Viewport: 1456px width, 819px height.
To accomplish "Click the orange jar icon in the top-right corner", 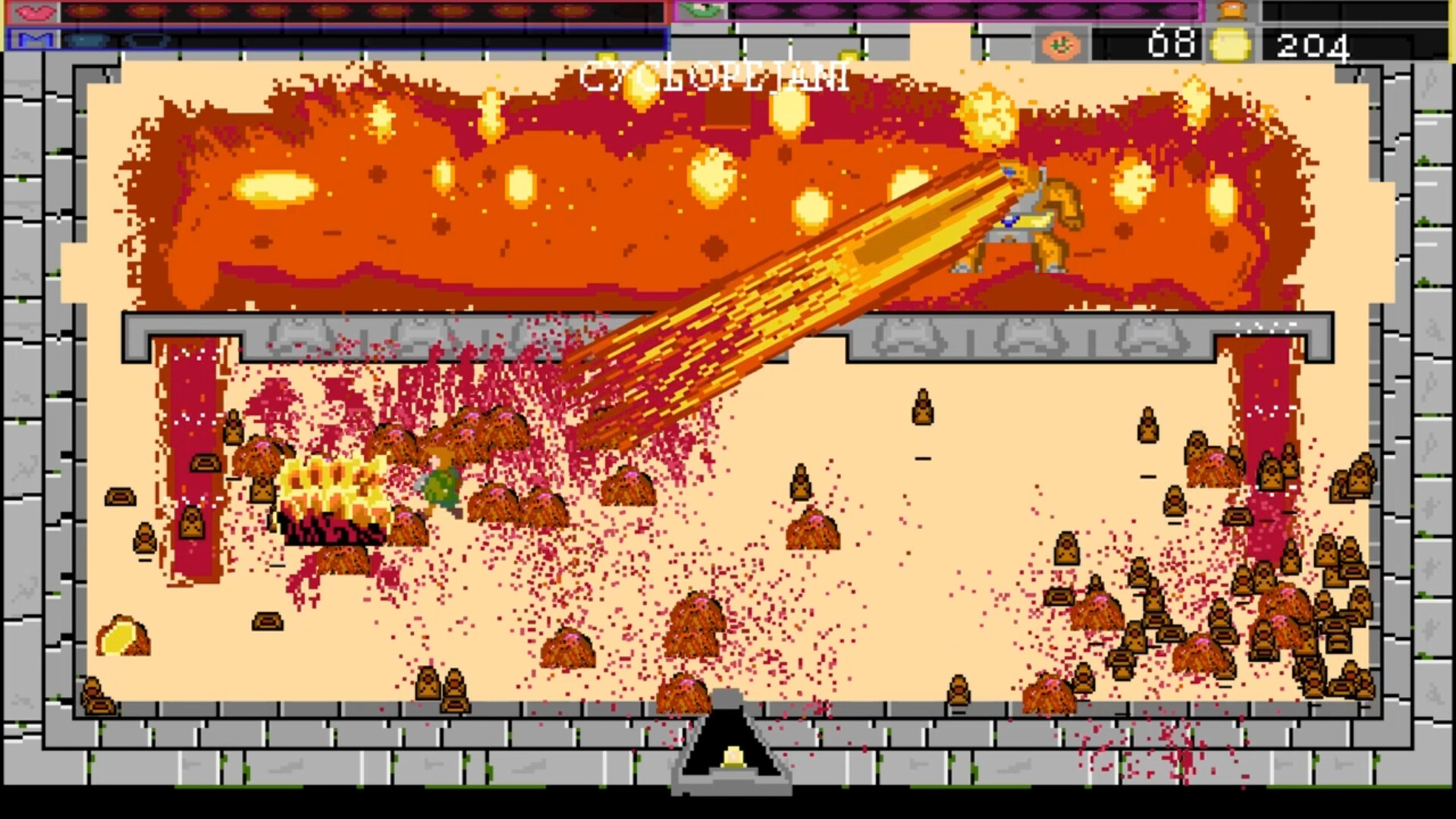I will coord(1232,11).
